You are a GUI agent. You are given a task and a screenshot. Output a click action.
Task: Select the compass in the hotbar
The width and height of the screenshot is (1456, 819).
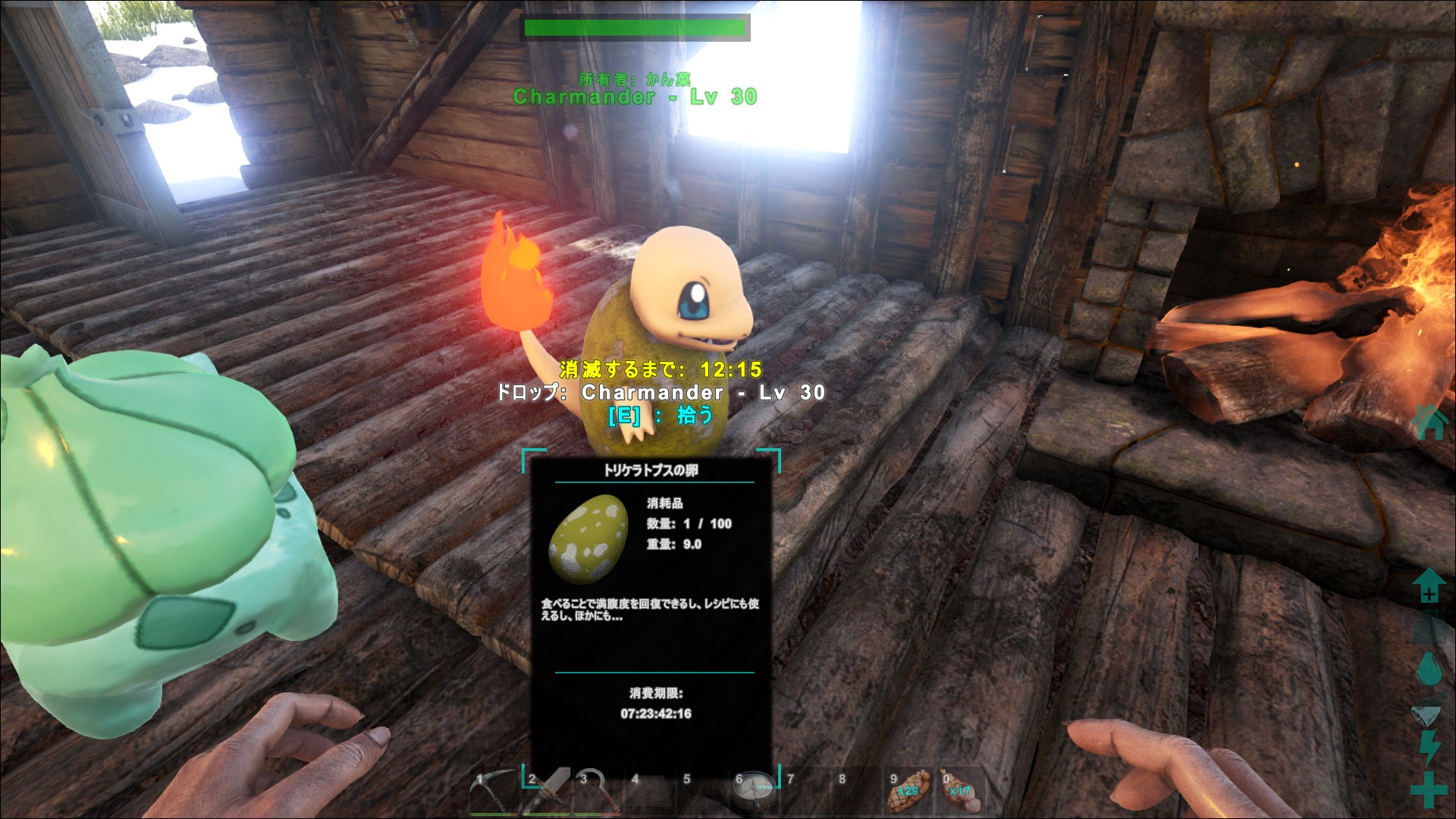[754, 791]
